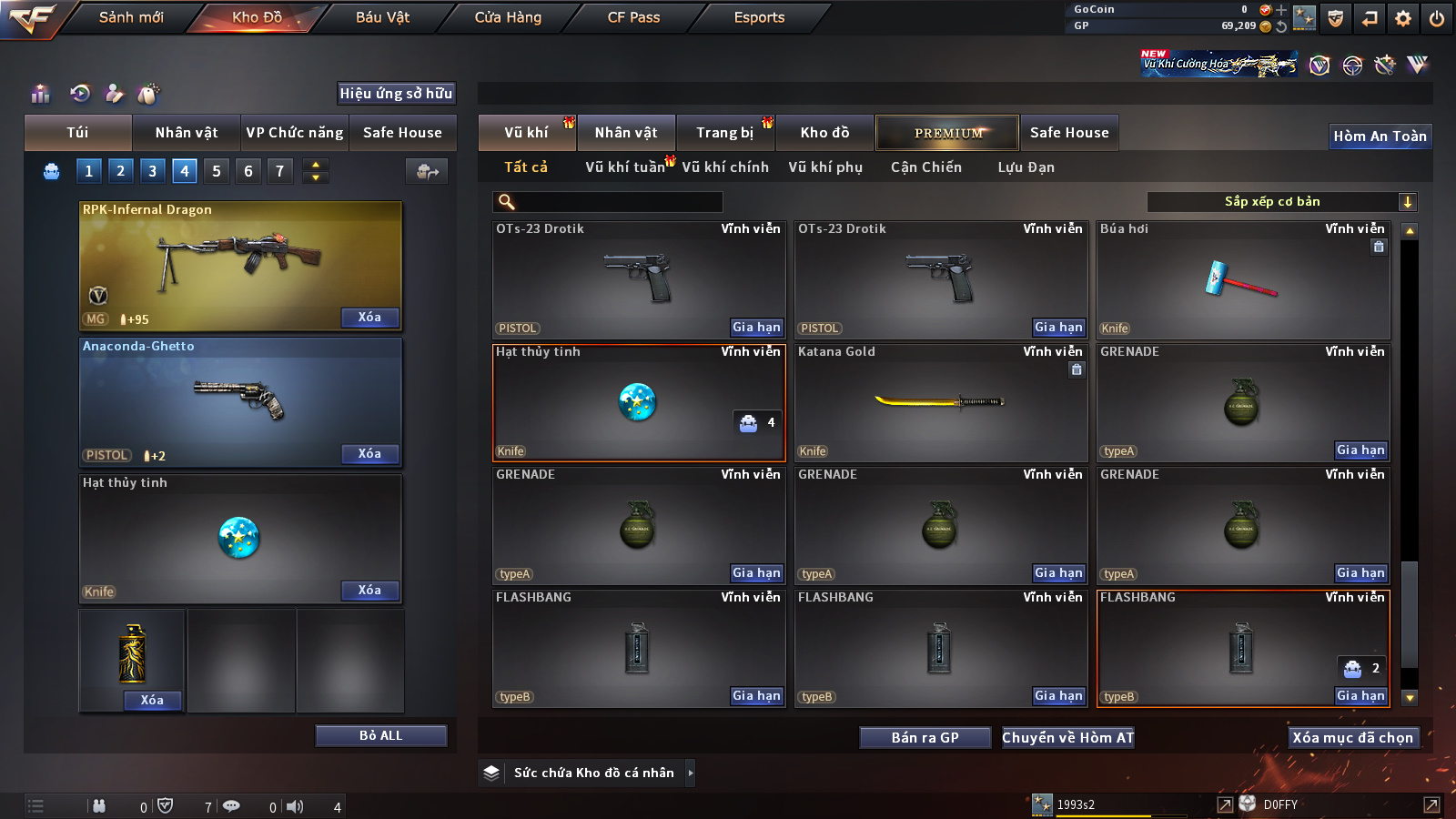Click the Bán ra GP sell button
1456x819 pixels.
pos(925,737)
